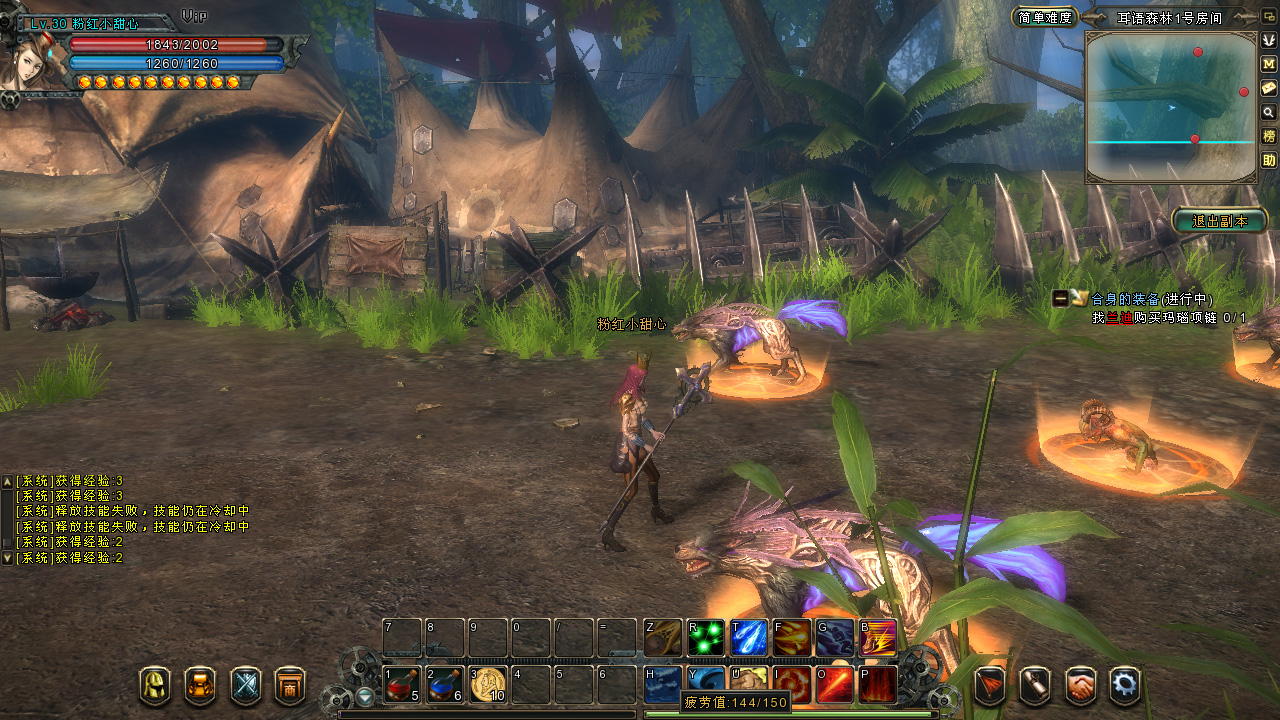
Task: Open the 商 shop icon
Action: point(290,686)
